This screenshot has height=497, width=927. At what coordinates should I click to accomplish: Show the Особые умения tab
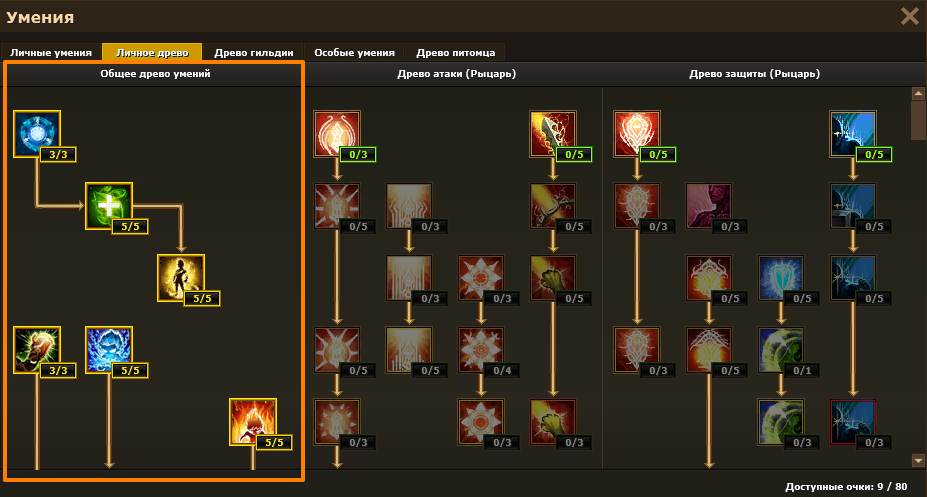pyautogui.click(x=354, y=52)
